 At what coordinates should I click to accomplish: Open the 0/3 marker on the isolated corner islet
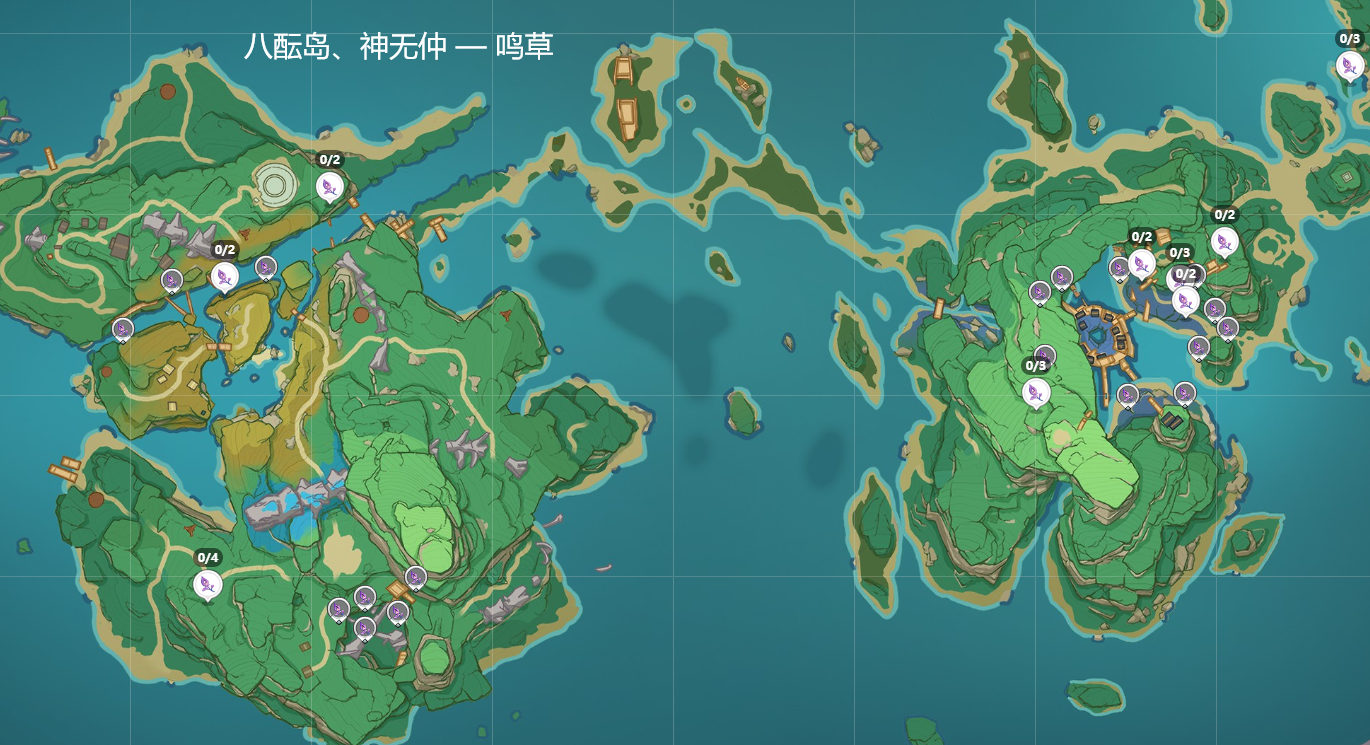1349,65
